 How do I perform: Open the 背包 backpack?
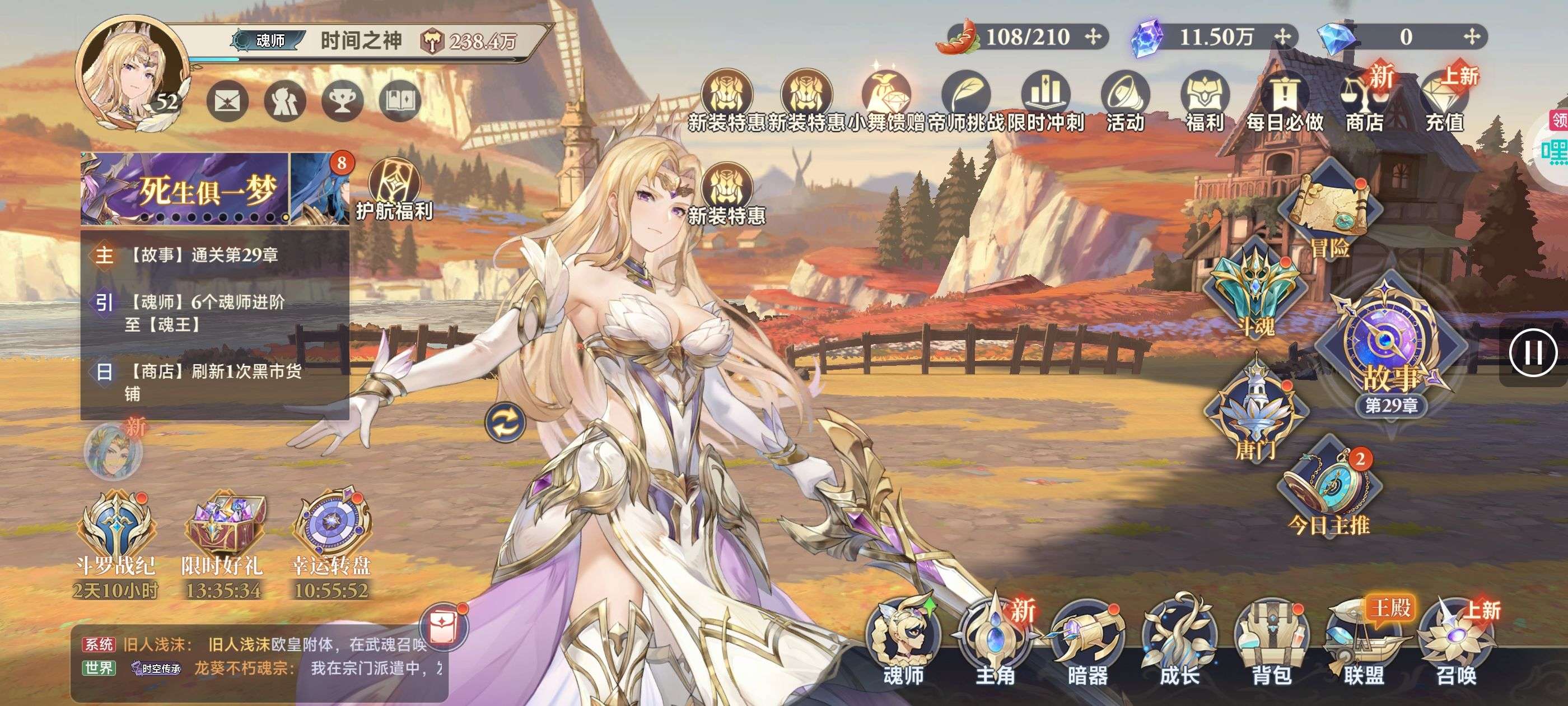1271,640
